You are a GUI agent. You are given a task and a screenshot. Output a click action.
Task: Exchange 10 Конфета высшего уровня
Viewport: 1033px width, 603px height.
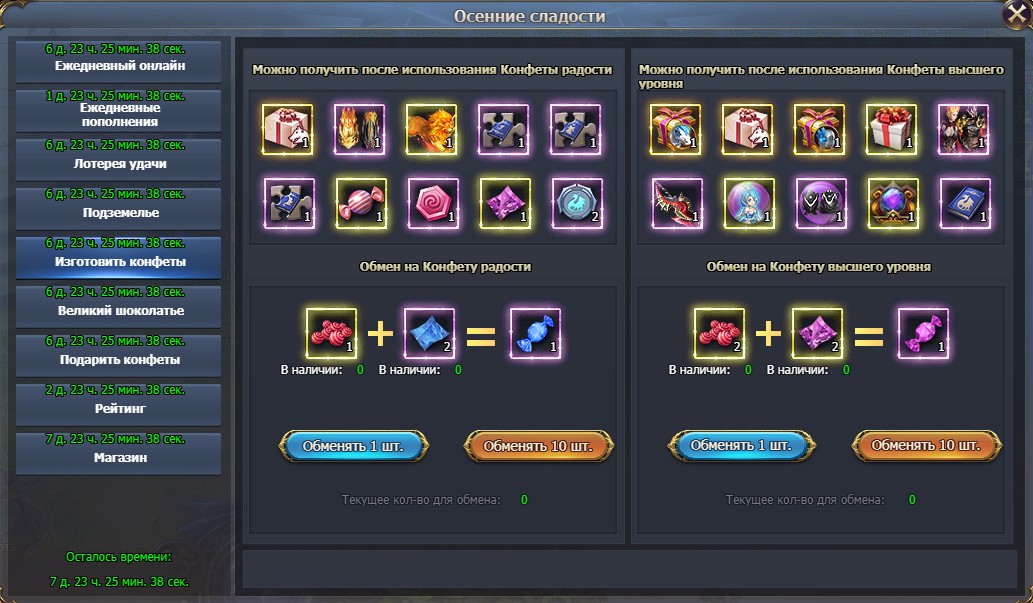[927, 445]
